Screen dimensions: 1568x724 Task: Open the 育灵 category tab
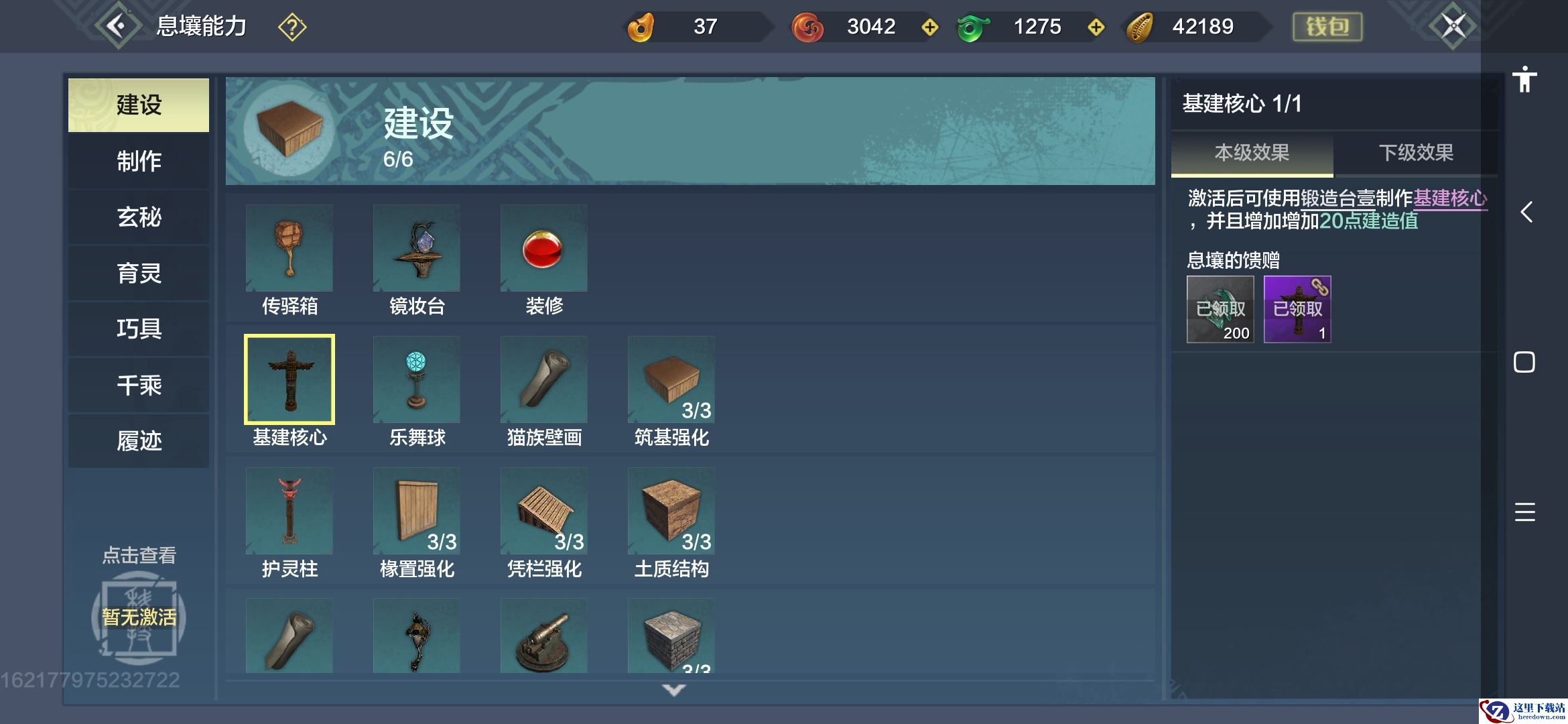[139, 274]
